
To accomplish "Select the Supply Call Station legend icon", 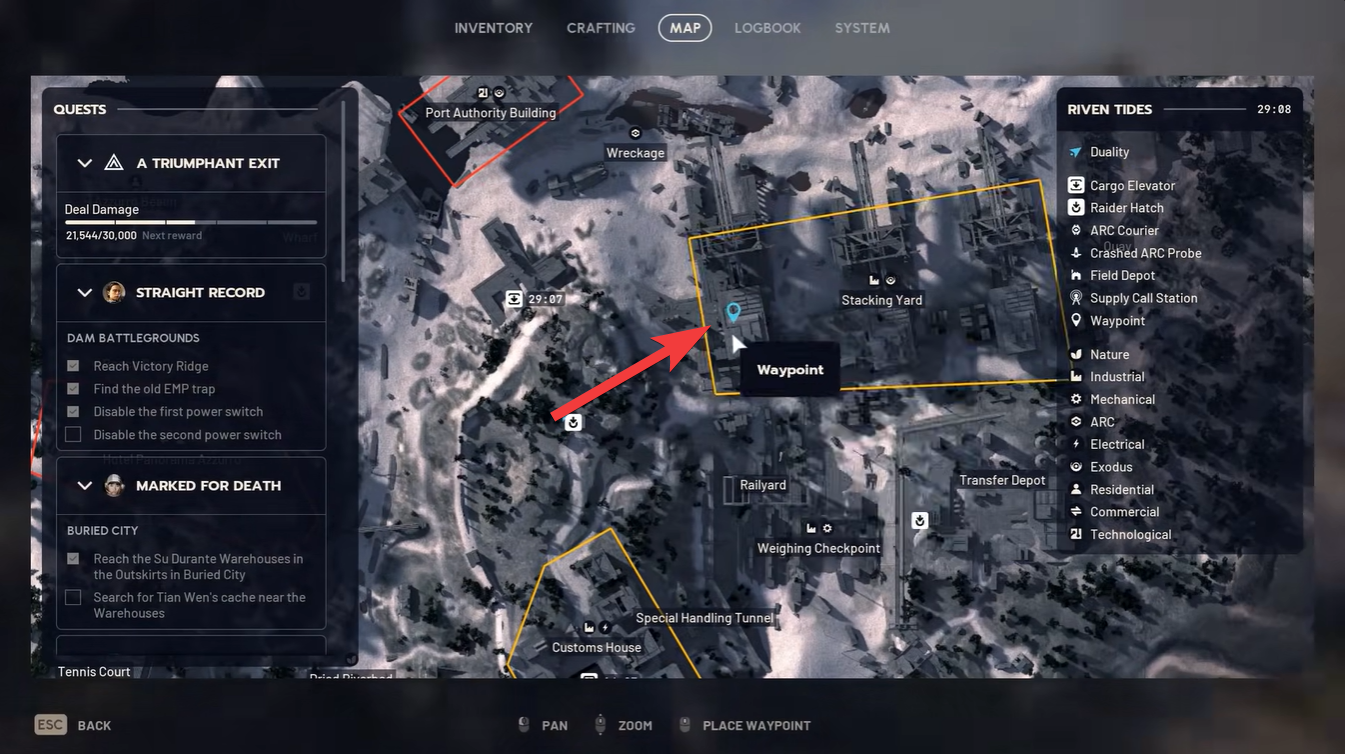I will coord(1074,297).
